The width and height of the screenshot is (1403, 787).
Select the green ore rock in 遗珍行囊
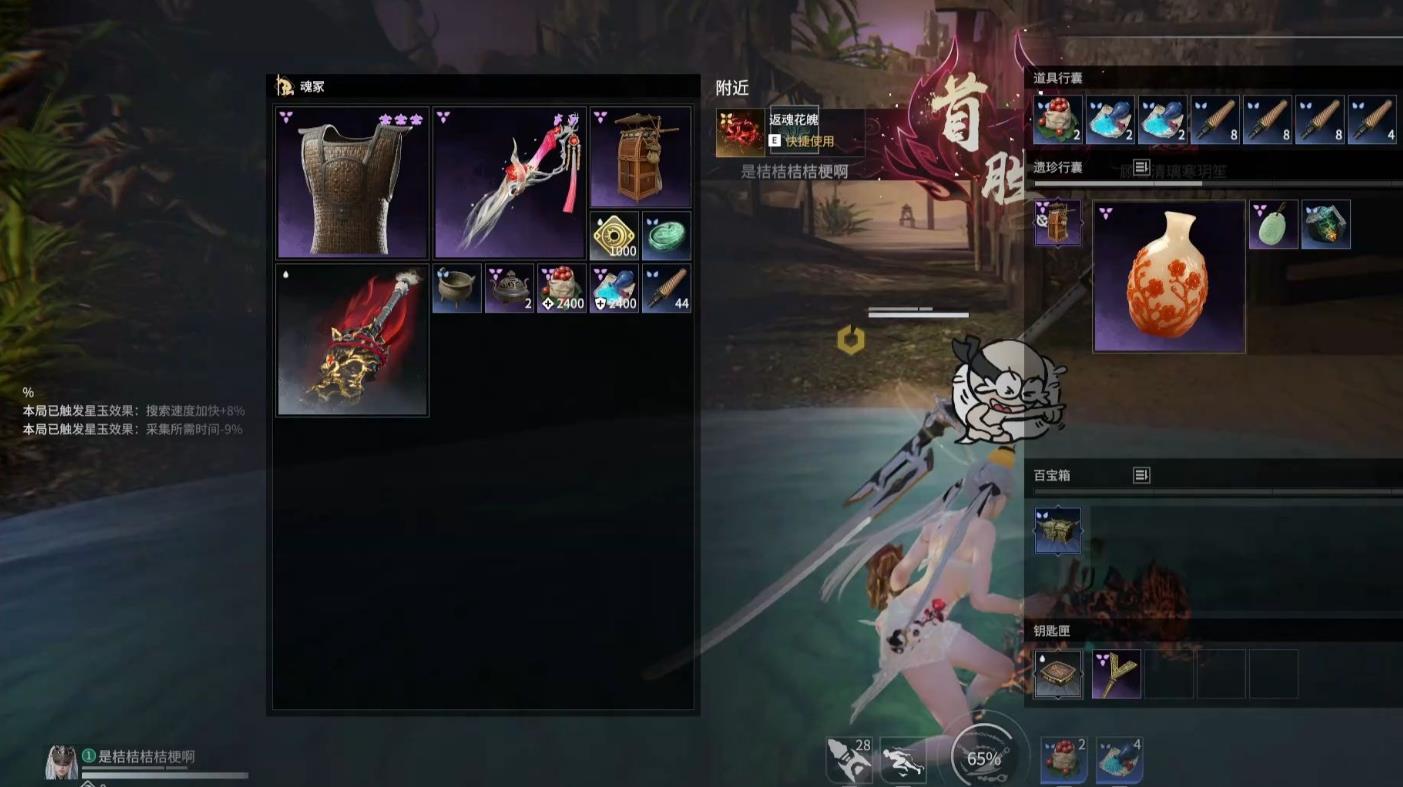pos(1326,224)
